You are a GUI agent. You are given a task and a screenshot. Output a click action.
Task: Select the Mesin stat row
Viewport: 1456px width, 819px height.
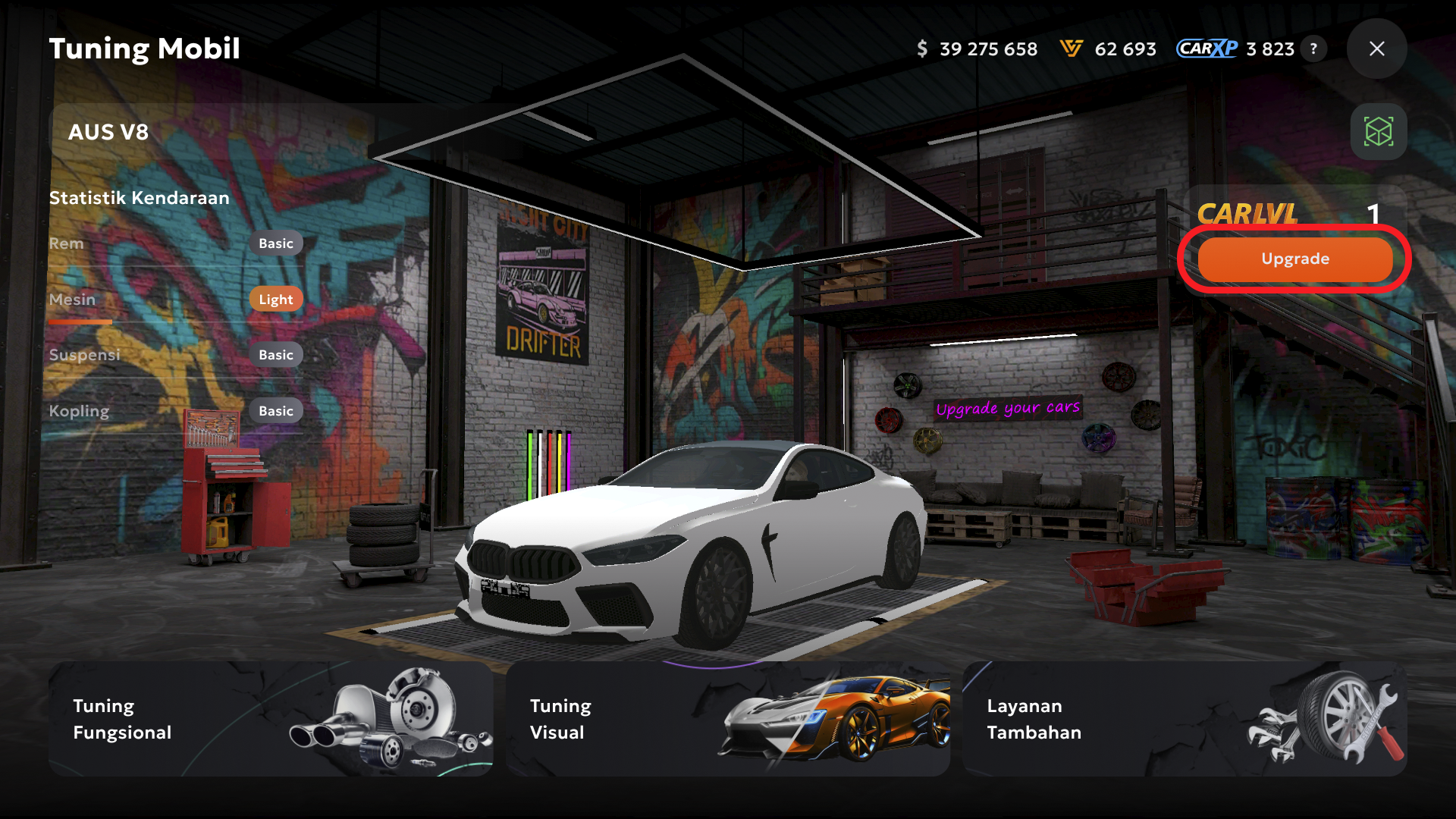175,300
